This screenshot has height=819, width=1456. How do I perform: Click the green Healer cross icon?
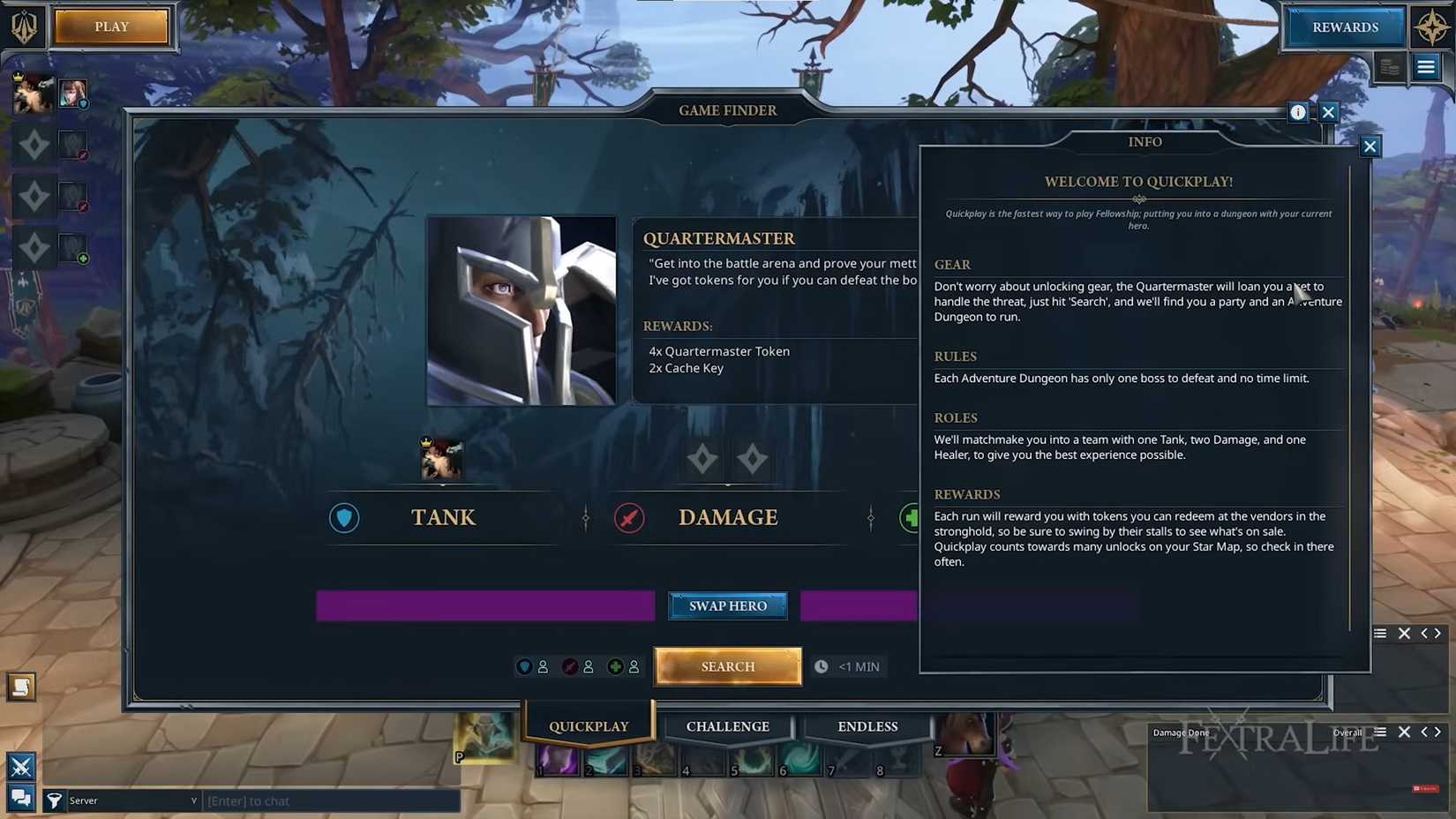pyautogui.click(x=911, y=518)
